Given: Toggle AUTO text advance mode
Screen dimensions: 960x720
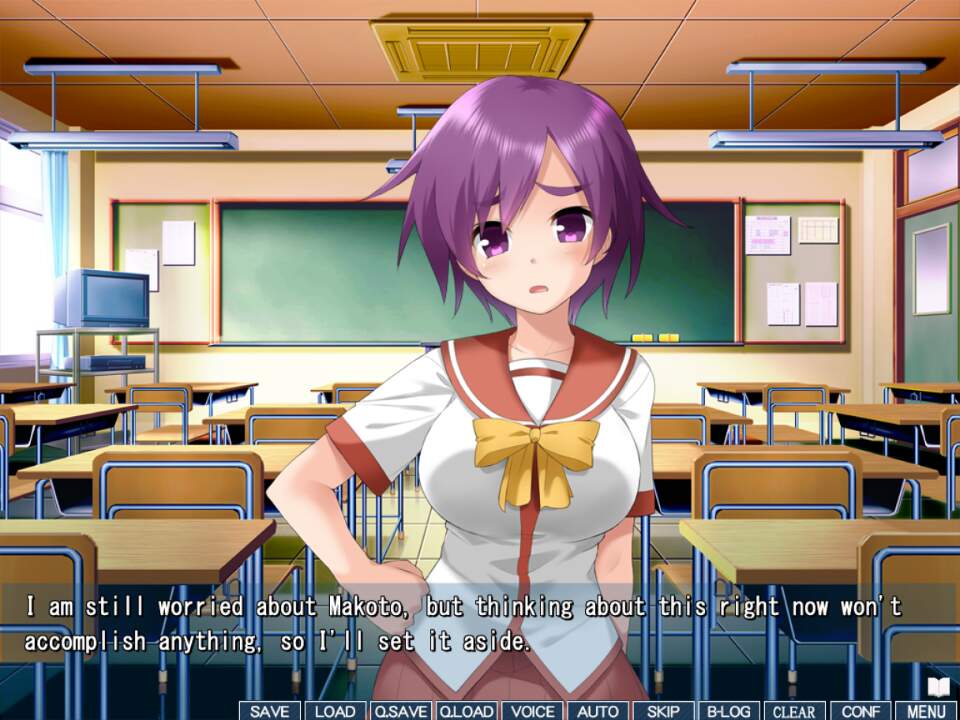Looking at the screenshot, I should (x=597, y=711).
